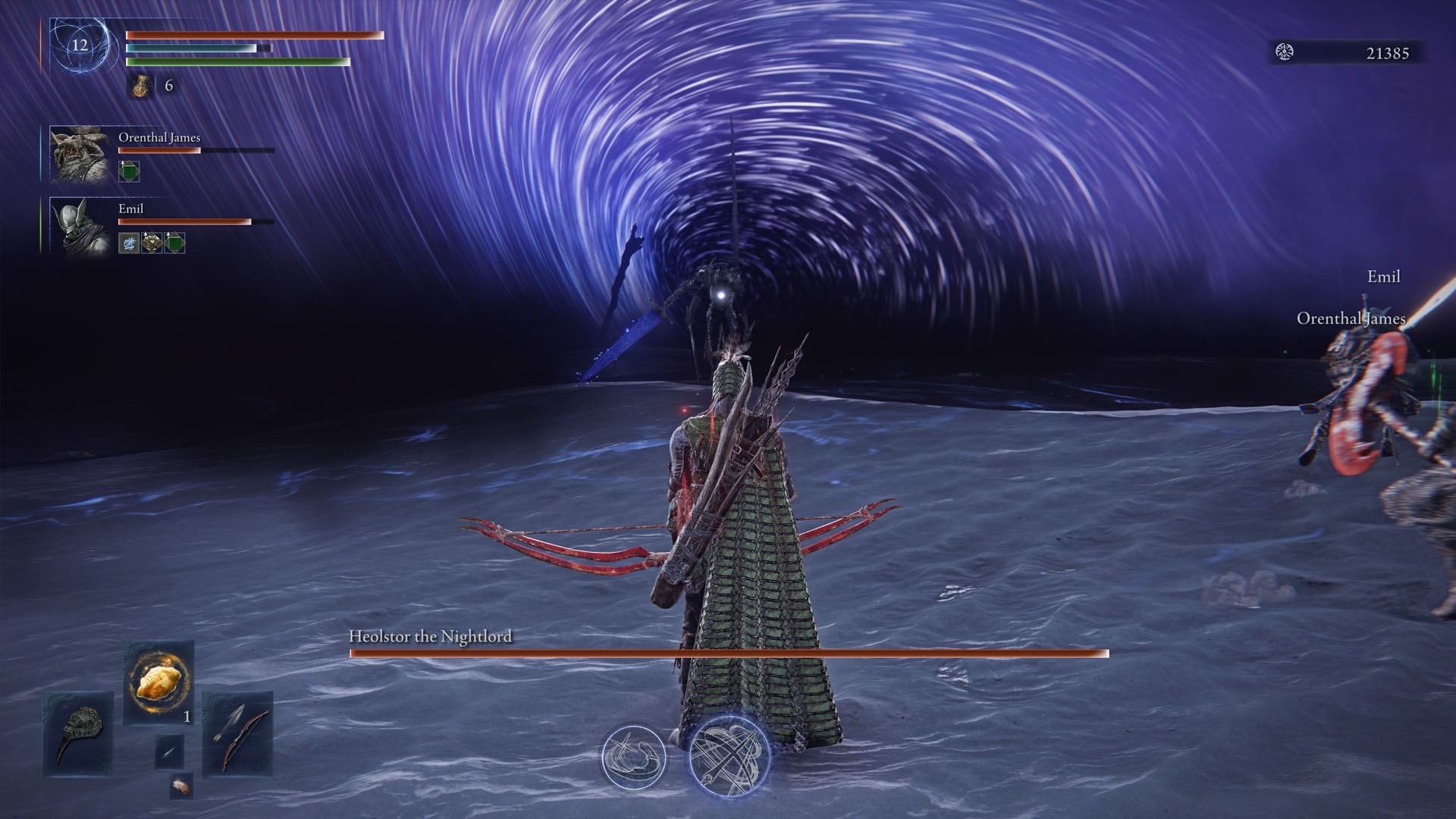This screenshot has height=819, width=1456.
Task: Click the runes emblem beside 21385
Action: tap(1285, 52)
